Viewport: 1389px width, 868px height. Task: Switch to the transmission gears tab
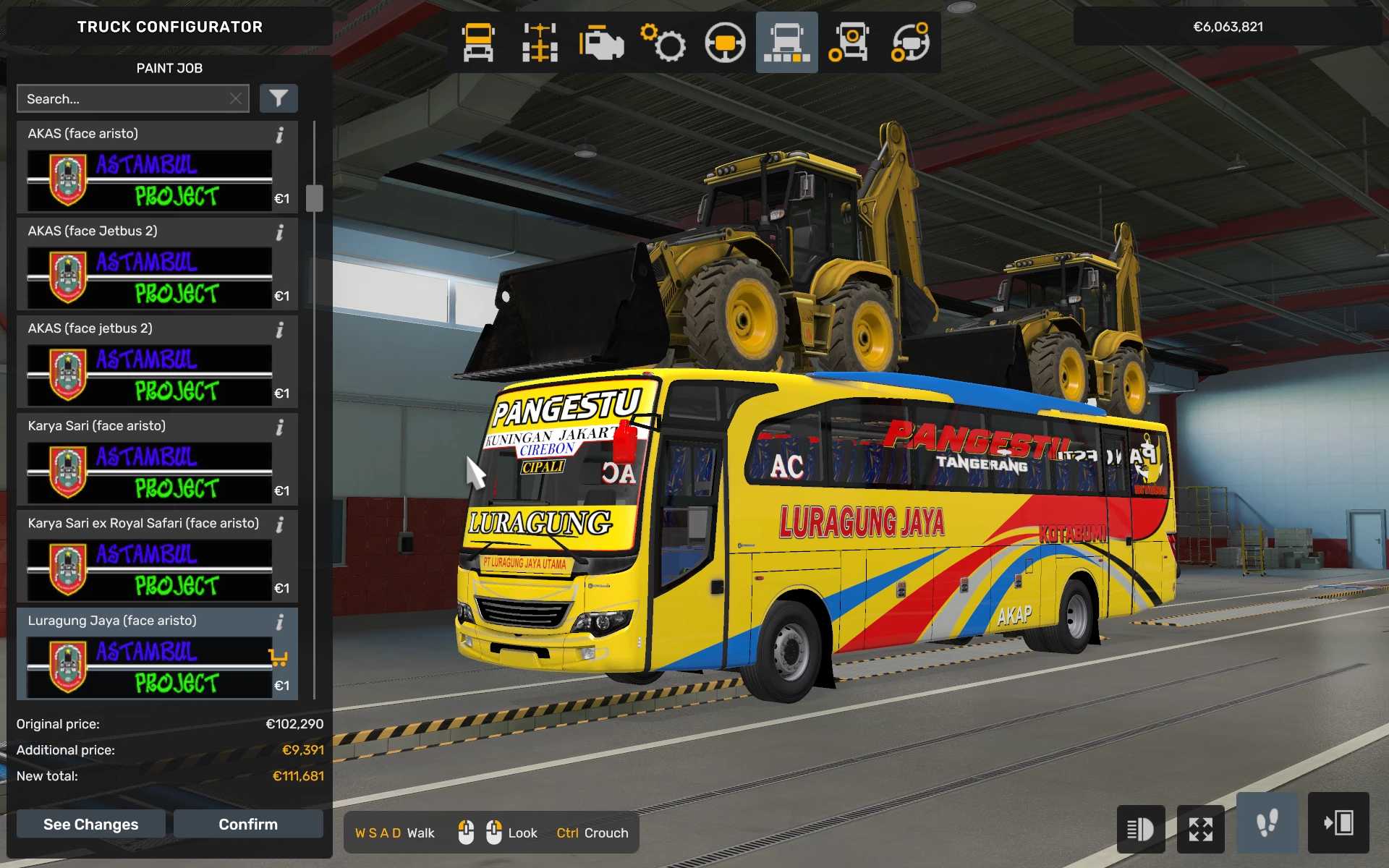663,43
